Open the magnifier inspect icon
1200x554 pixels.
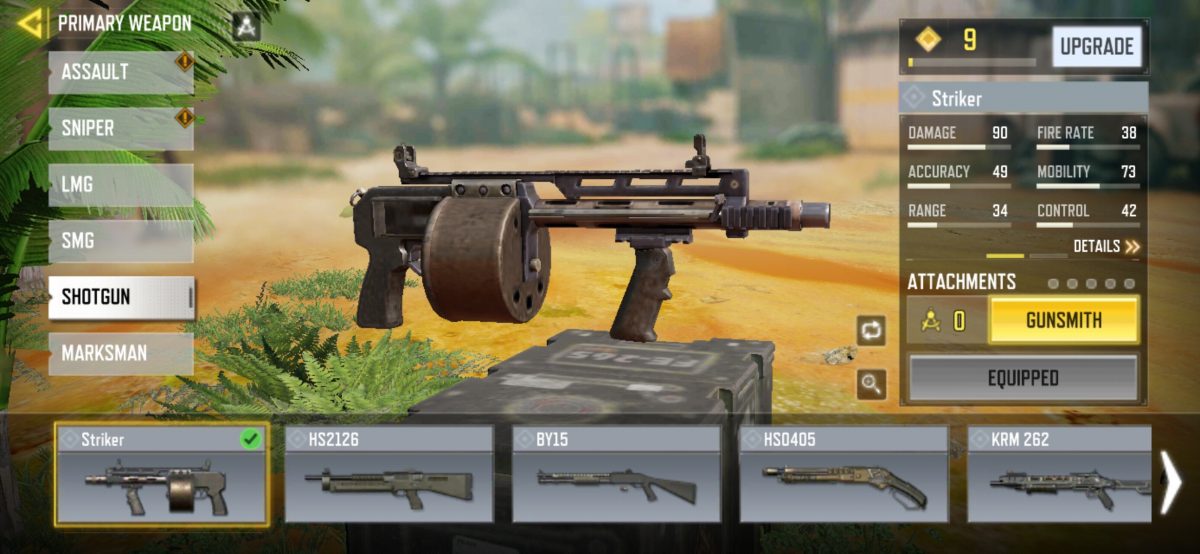871,384
